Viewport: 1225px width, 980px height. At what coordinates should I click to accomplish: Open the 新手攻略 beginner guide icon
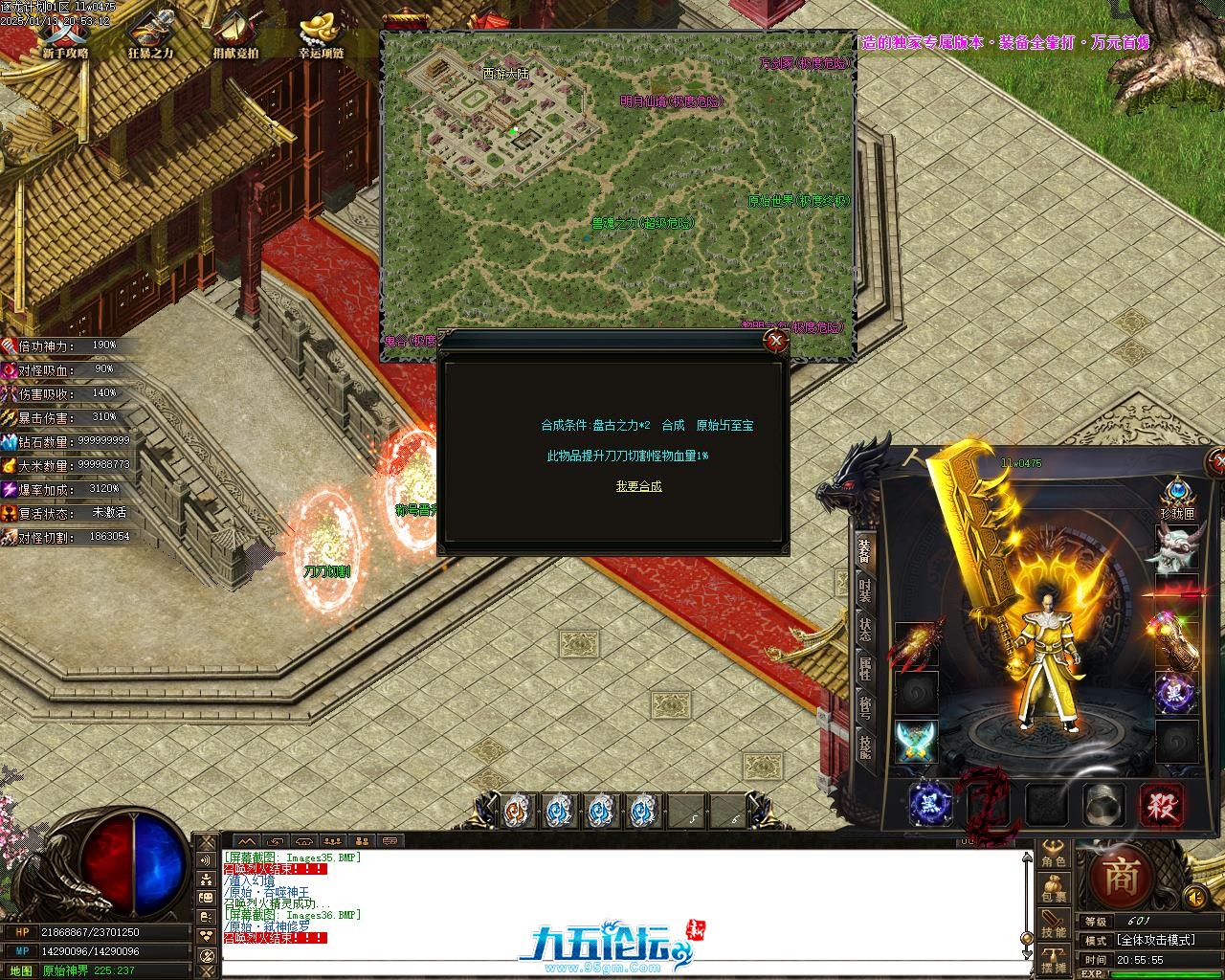click(x=64, y=34)
